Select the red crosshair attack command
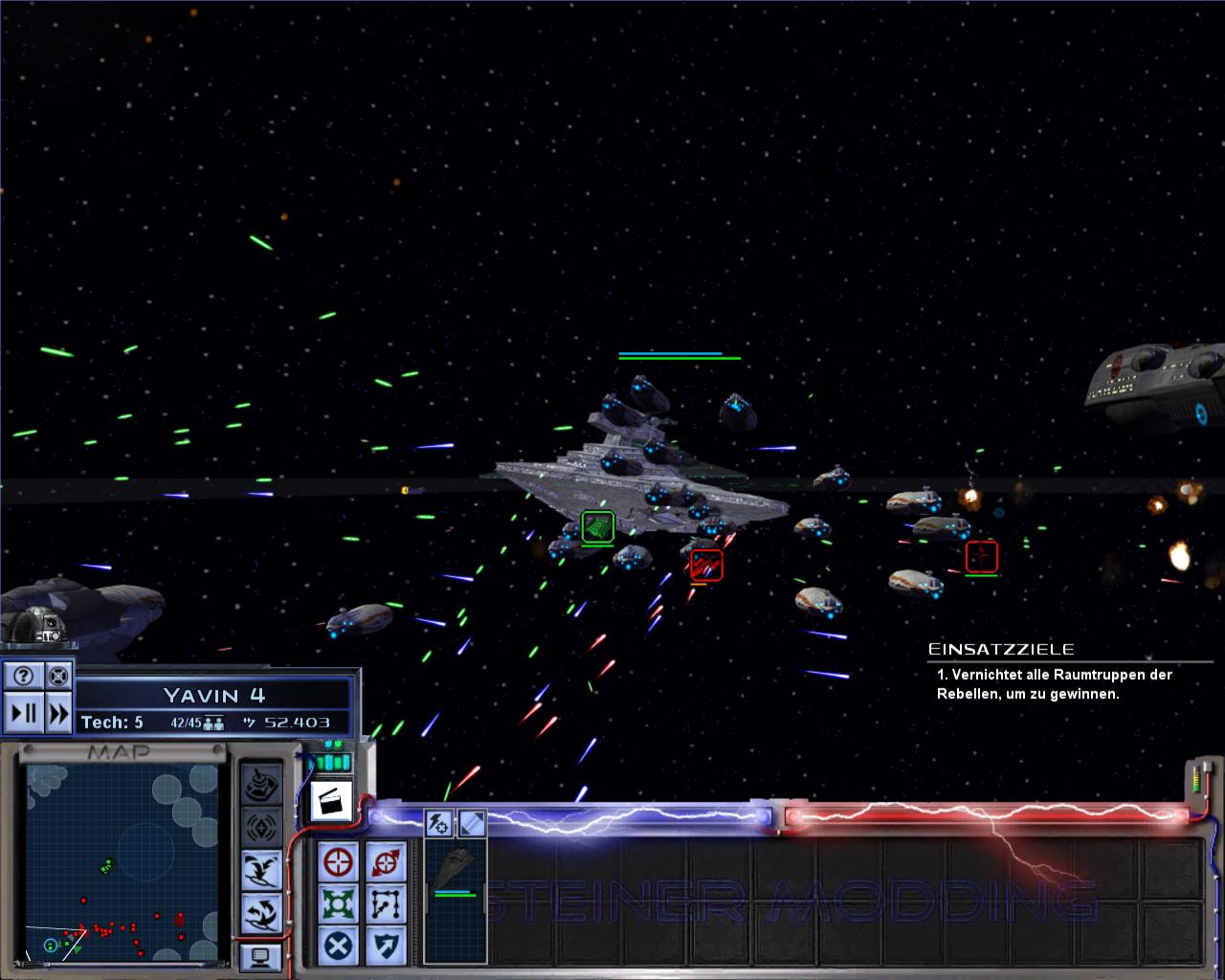Screen dimensions: 1225x980 click(339, 862)
